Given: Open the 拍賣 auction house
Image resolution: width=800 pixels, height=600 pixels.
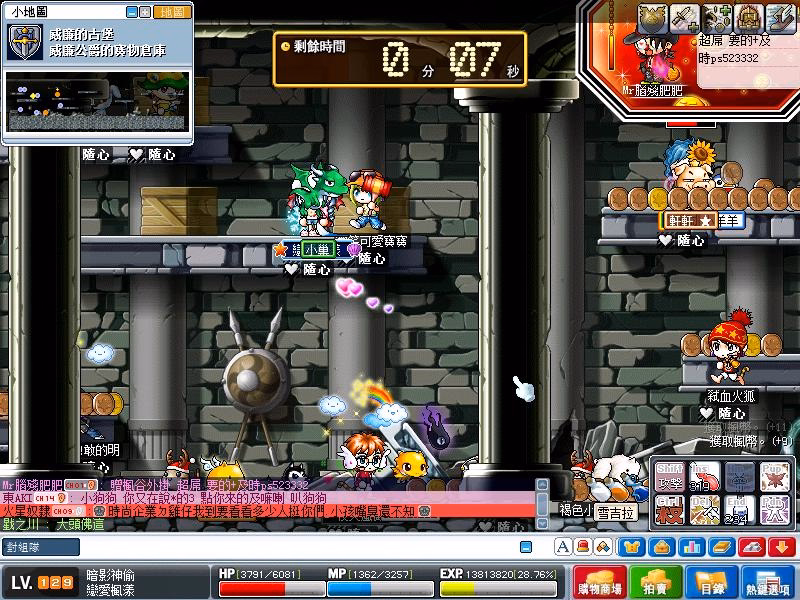Looking at the screenshot, I should click(656, 582).
